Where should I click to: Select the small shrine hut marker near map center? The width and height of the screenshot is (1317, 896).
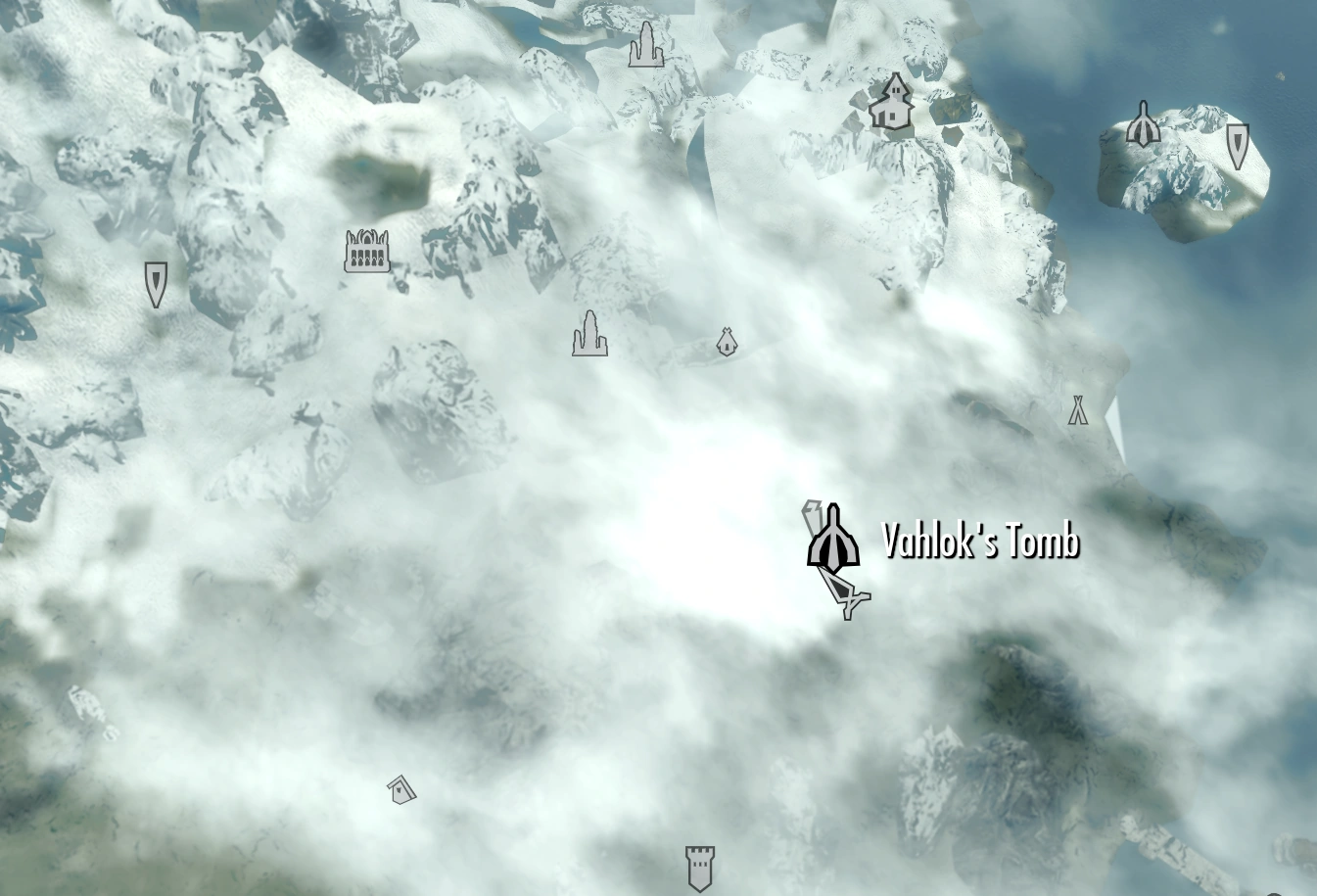(726, 344)
